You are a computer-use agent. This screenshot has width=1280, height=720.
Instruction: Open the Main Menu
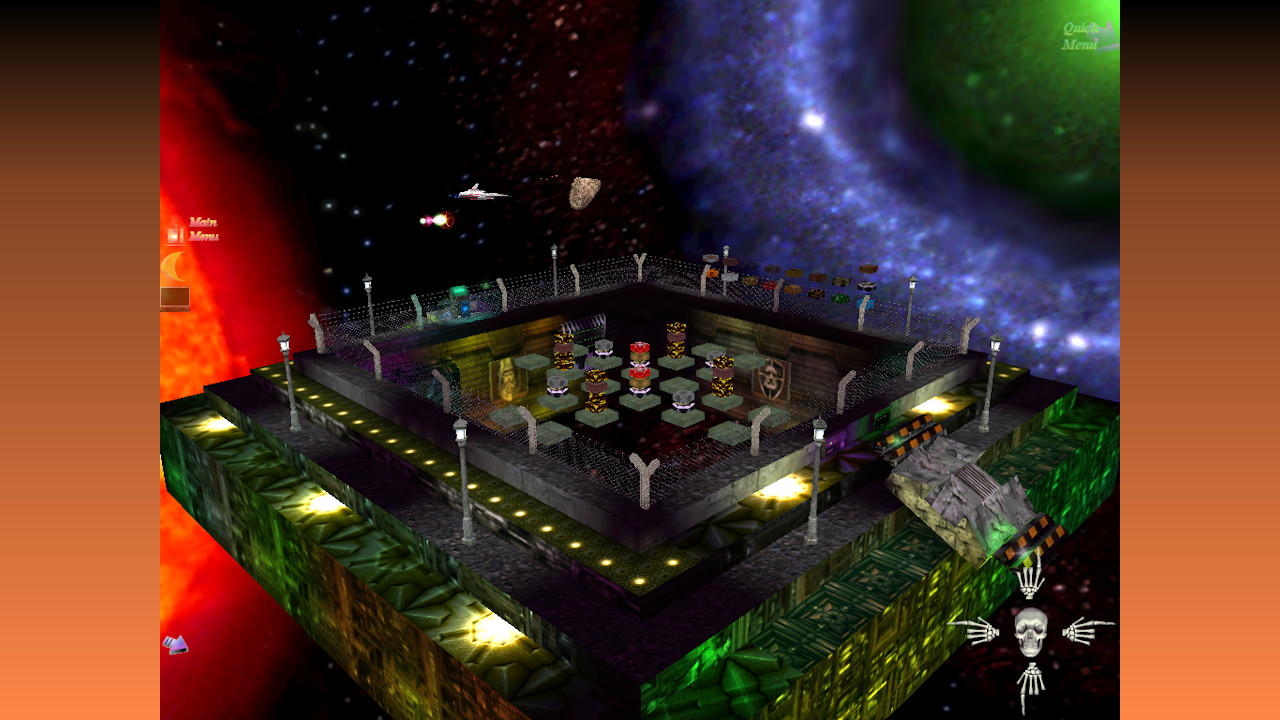pyautogui.click(x=204, y=228)
